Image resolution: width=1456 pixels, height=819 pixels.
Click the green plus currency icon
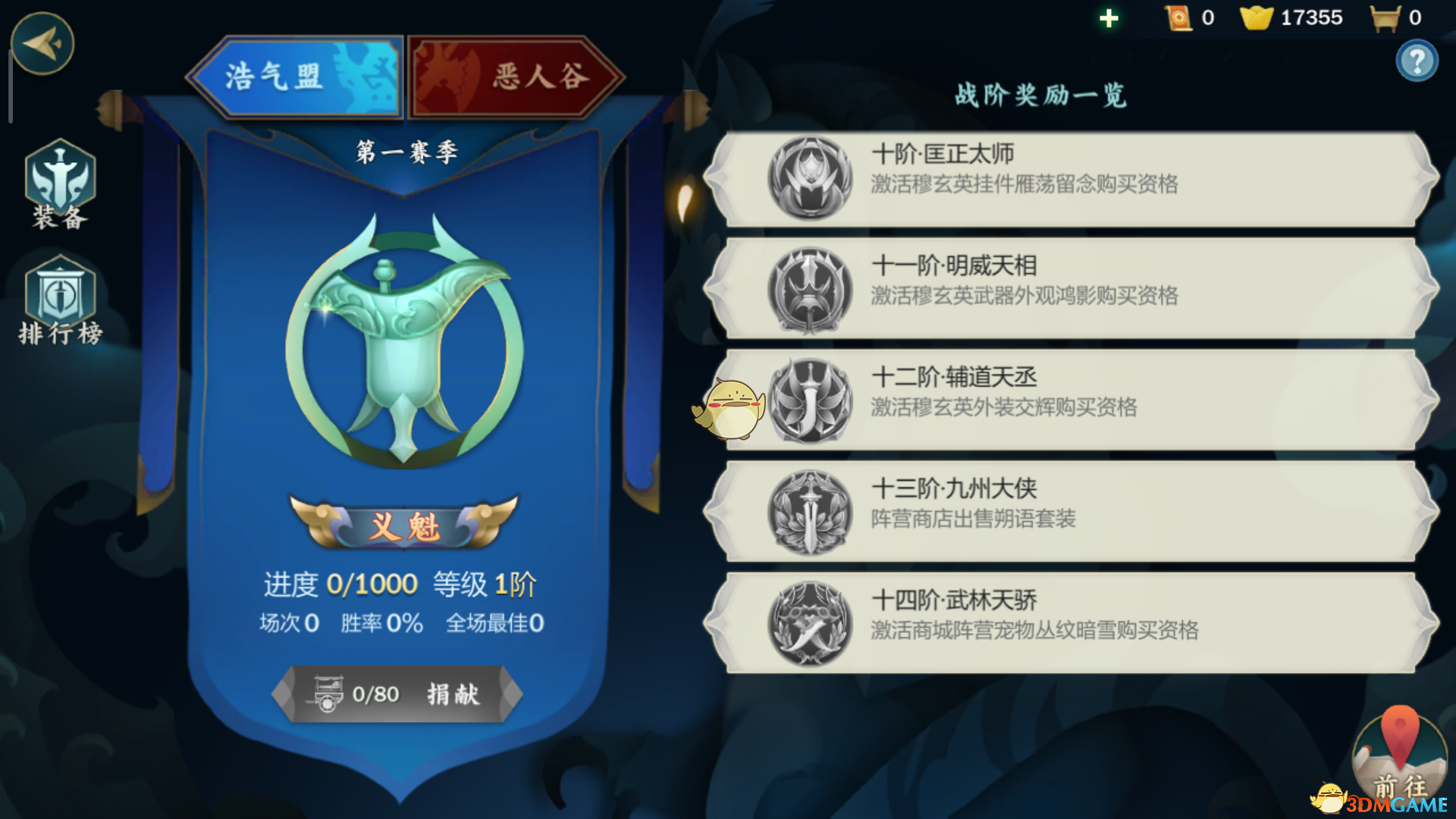(x=1109, y=17)
